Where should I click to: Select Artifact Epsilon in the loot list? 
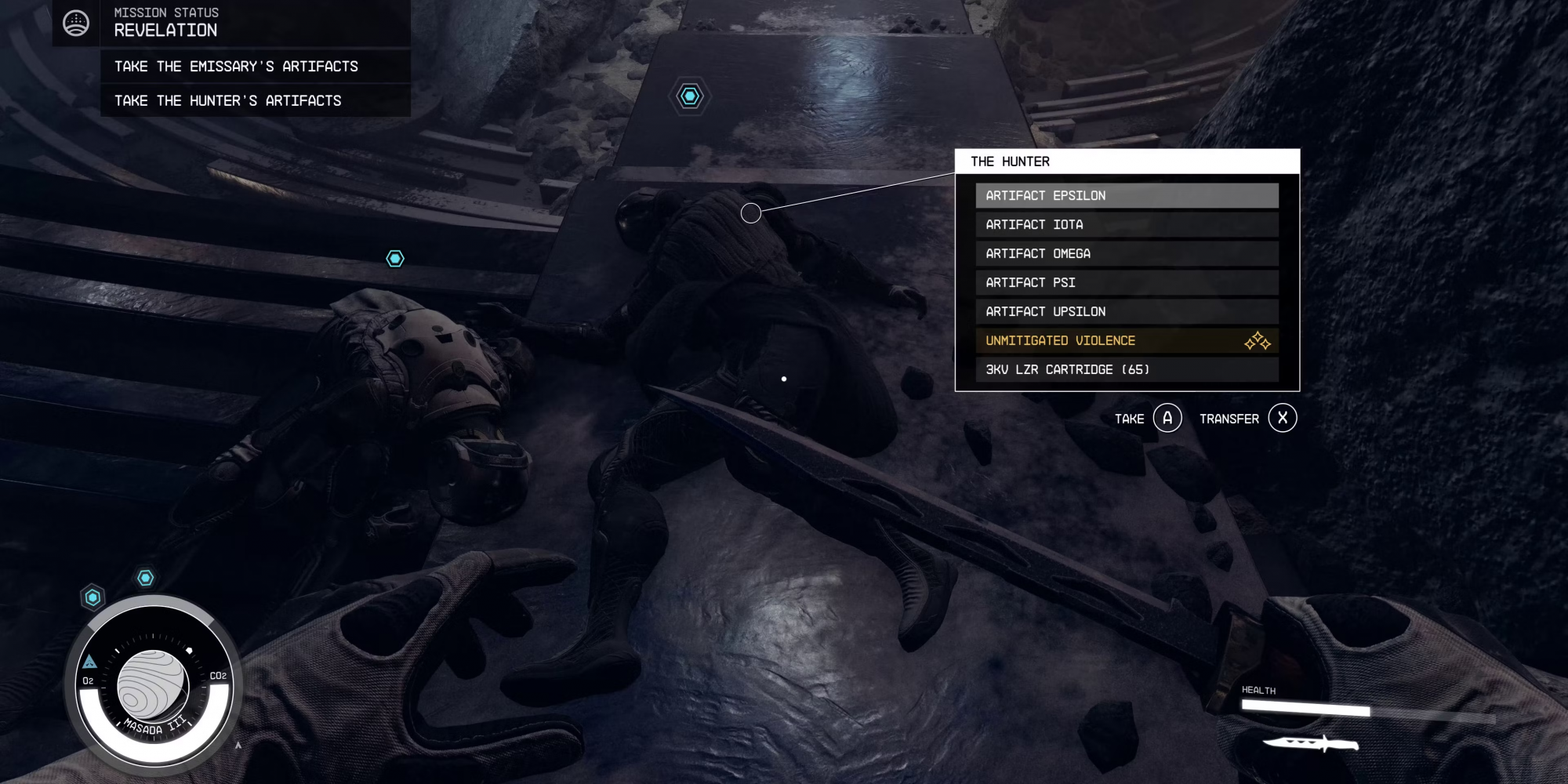point(1126,196)
